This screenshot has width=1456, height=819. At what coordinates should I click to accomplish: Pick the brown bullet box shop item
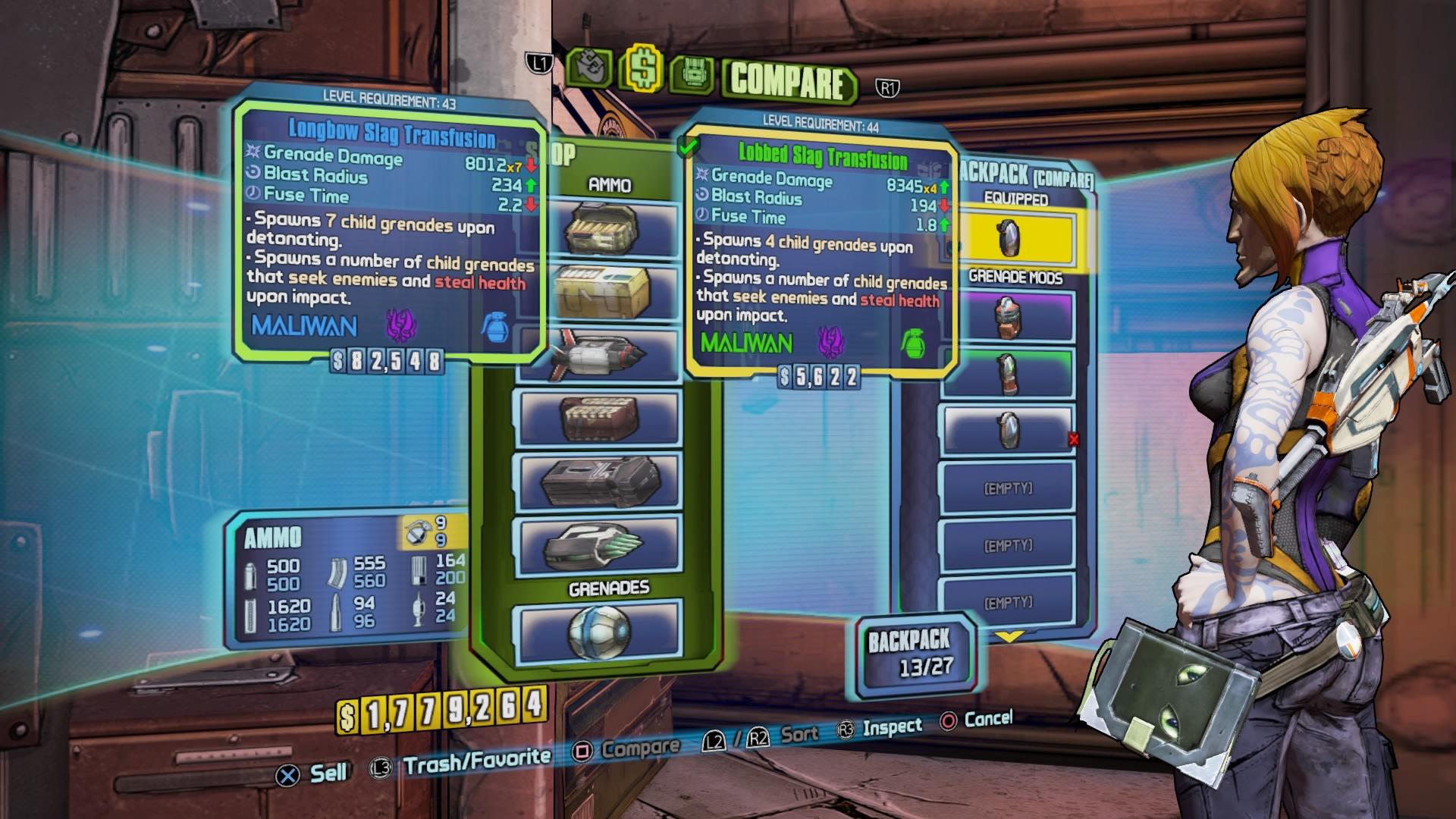pyautogui.click(x=601, y=418)
